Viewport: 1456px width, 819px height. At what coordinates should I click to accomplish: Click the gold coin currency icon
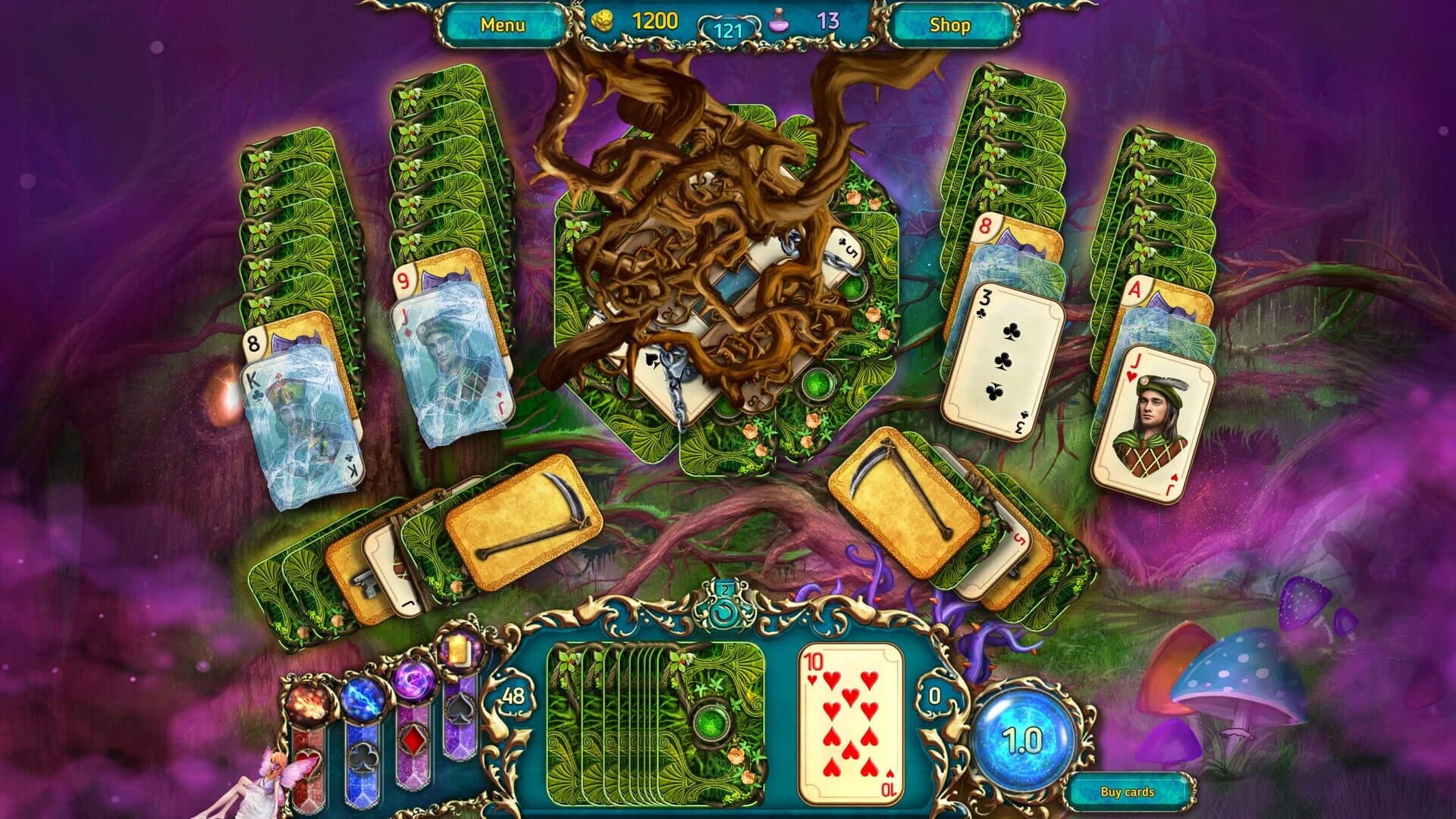[603, 20]
